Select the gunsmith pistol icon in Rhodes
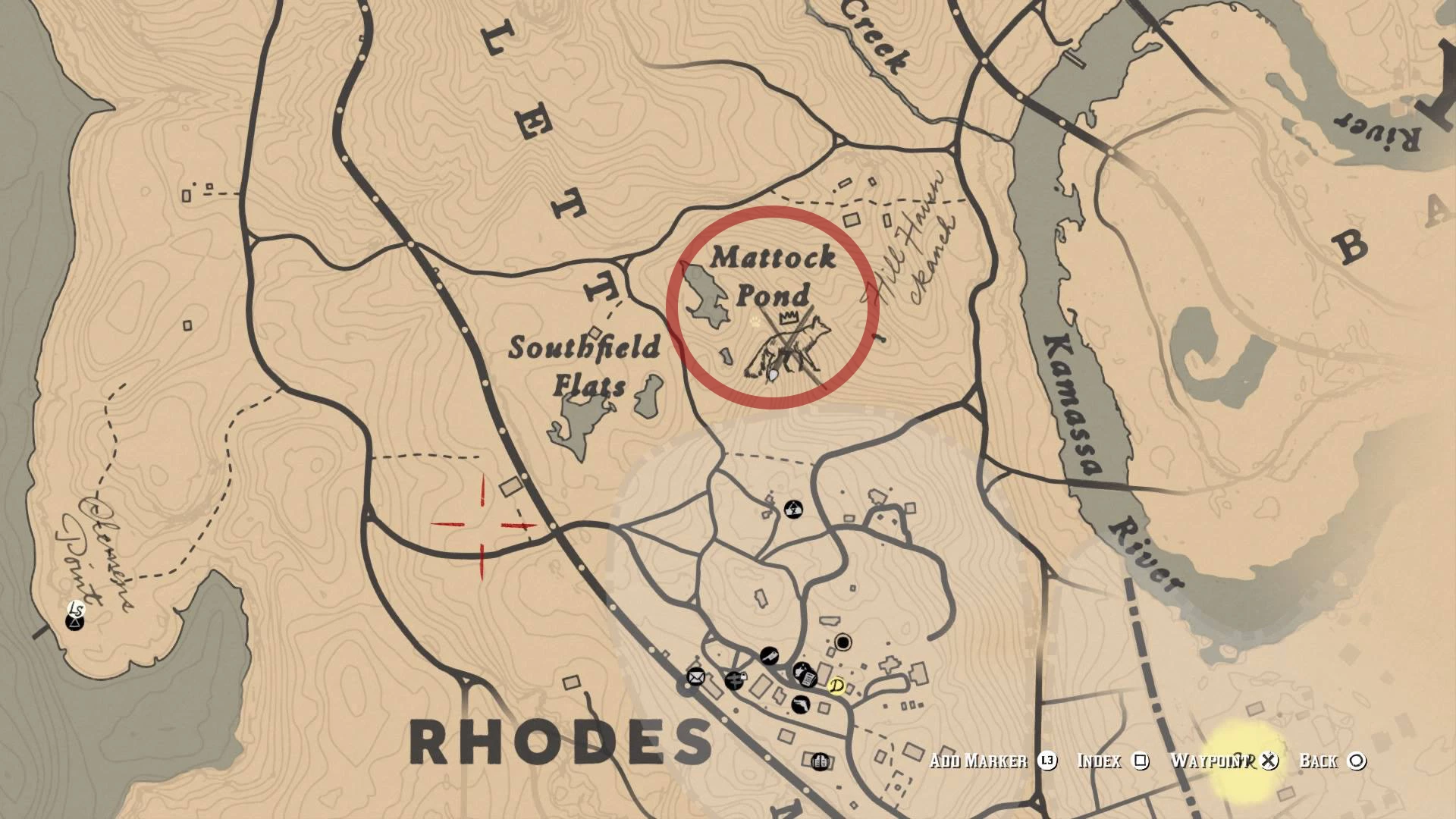 pyautogui.click(x=802, y=704)
